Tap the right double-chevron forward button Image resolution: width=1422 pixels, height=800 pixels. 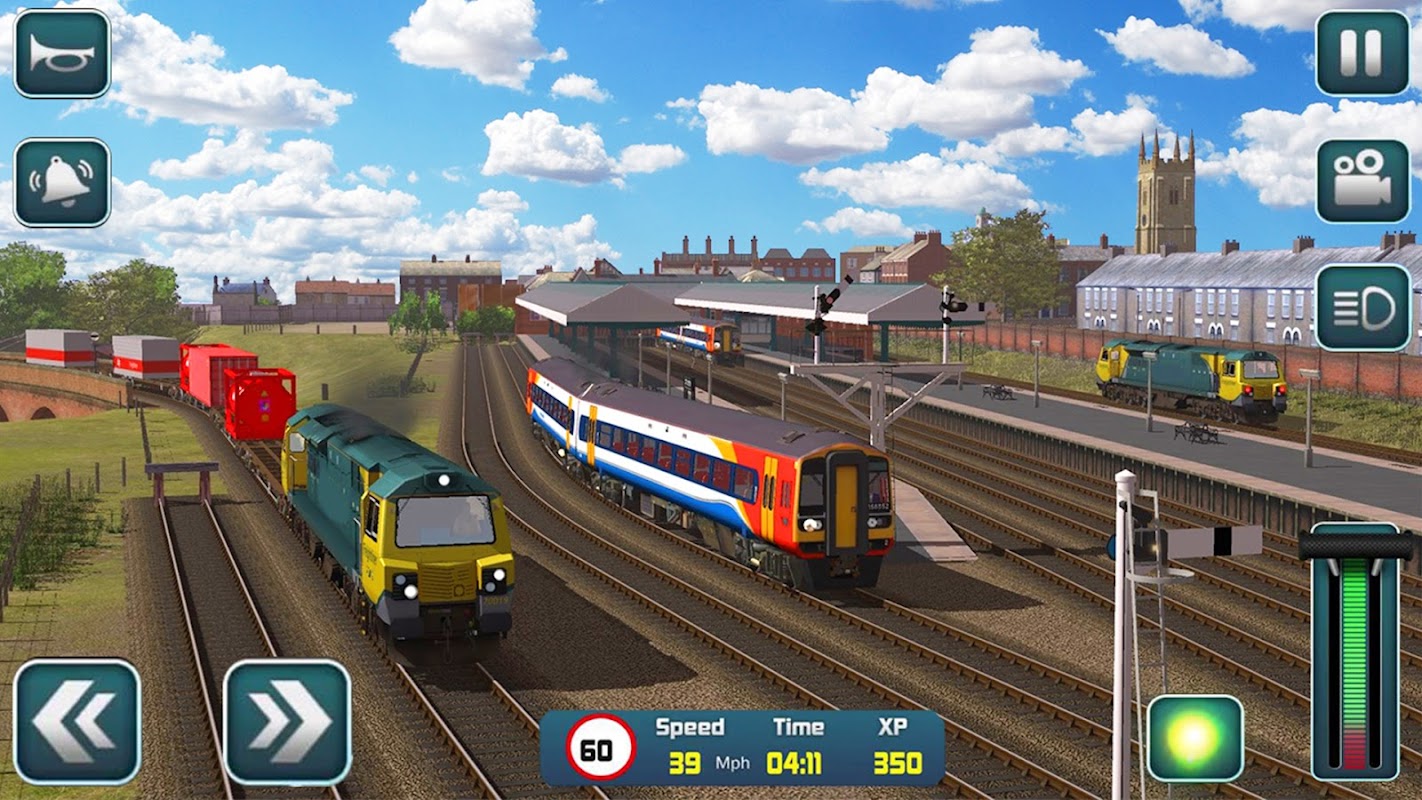pyautogui.click(x=287, y=721)
